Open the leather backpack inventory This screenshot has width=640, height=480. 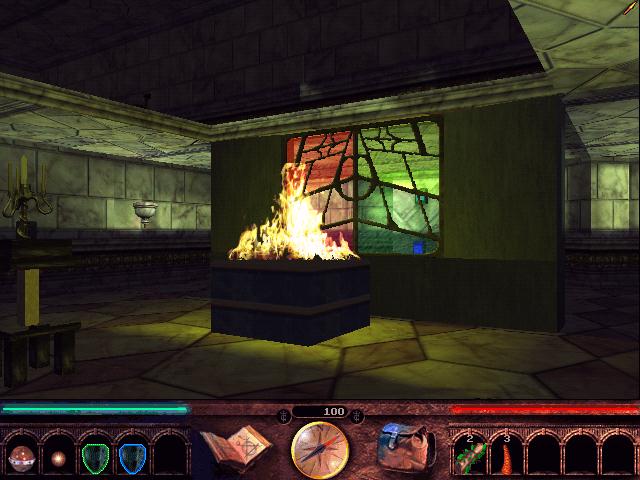[x=405, y=447]
